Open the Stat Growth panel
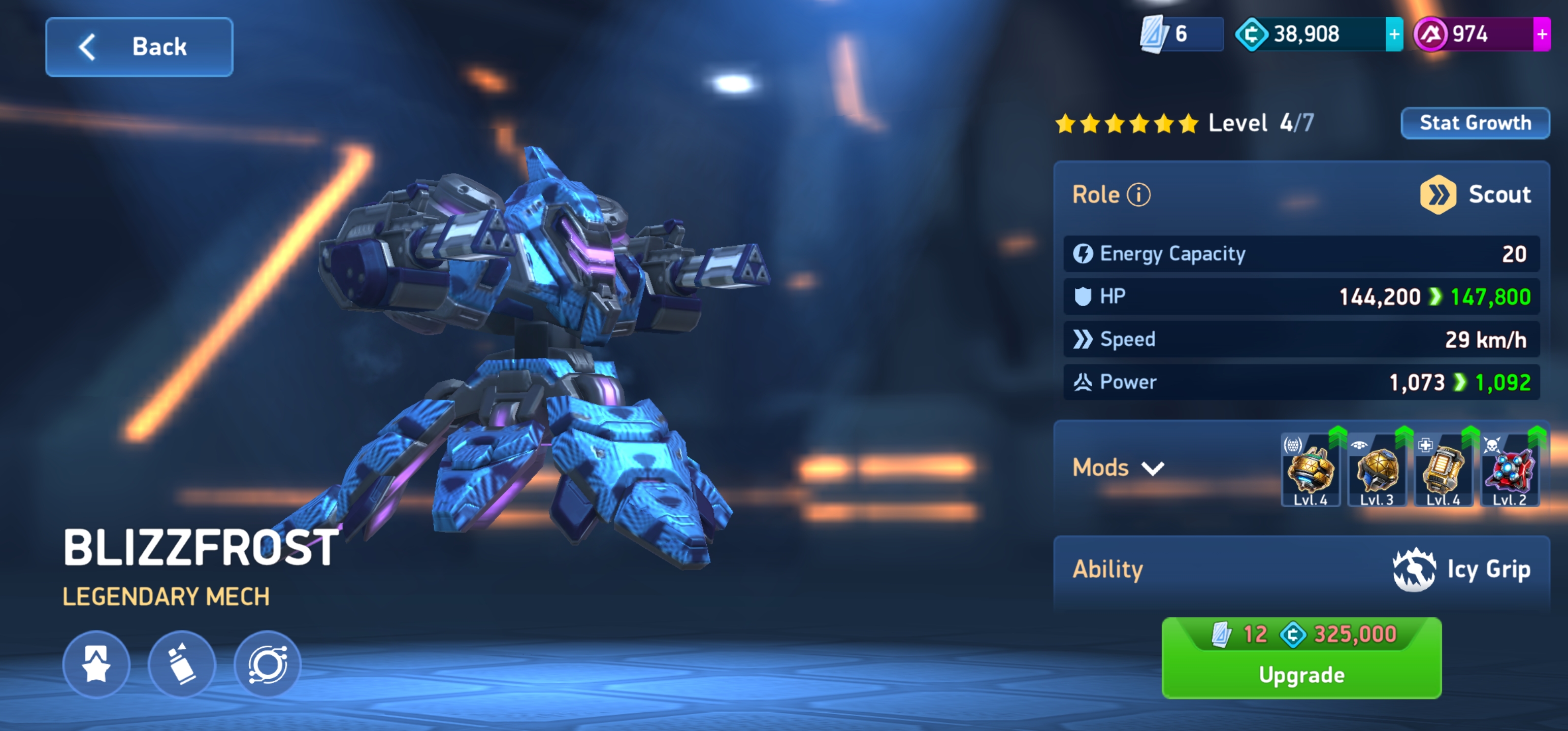Viewport: 1568px width, 731px height. (1474, 123)
